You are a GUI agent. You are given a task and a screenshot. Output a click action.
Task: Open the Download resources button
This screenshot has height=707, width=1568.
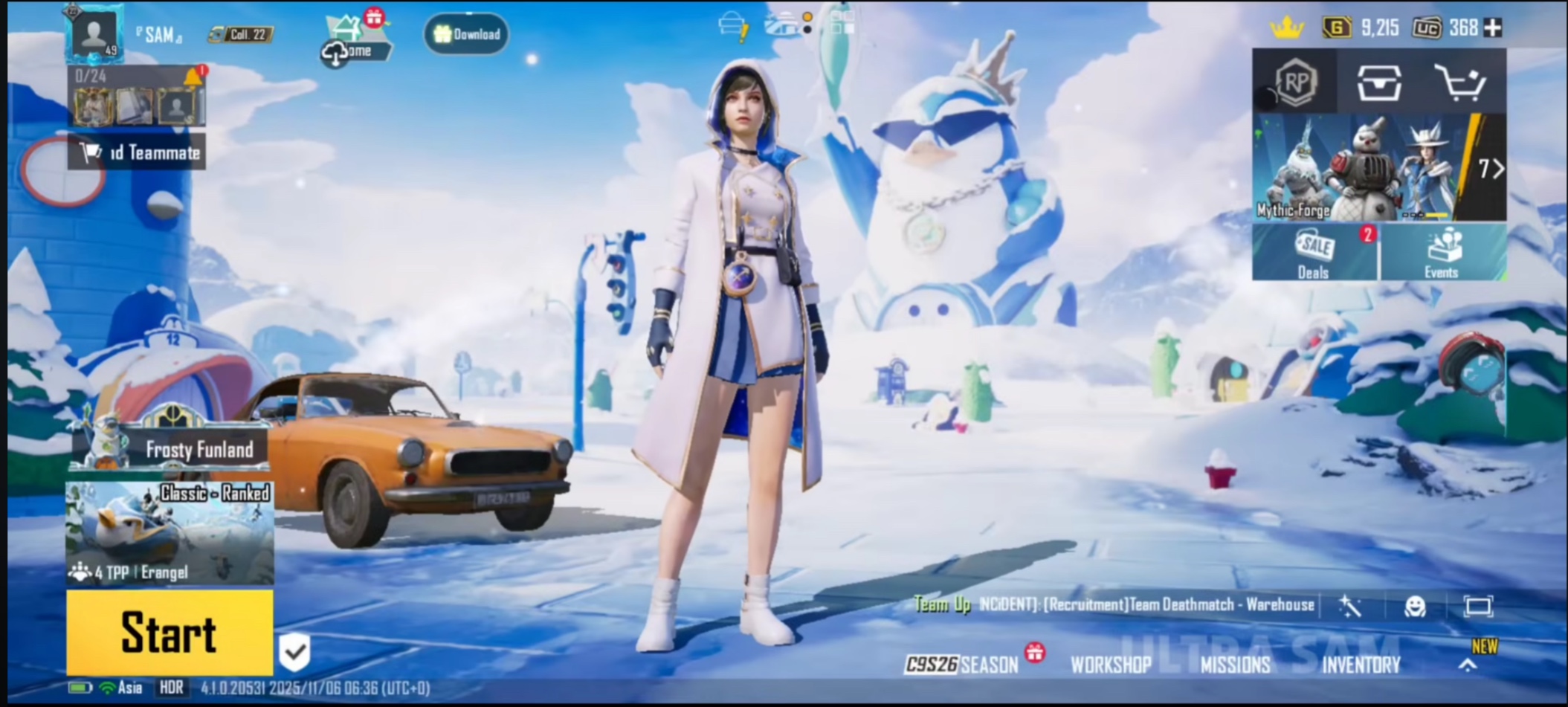[x=467, y=34]
